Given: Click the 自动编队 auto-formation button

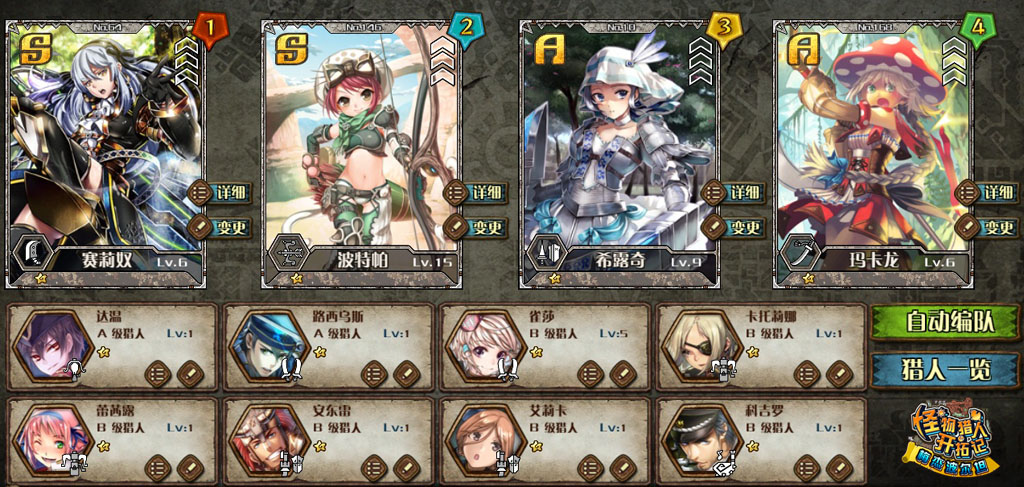Looking at the screenshot, I should (x=945, y=322).
